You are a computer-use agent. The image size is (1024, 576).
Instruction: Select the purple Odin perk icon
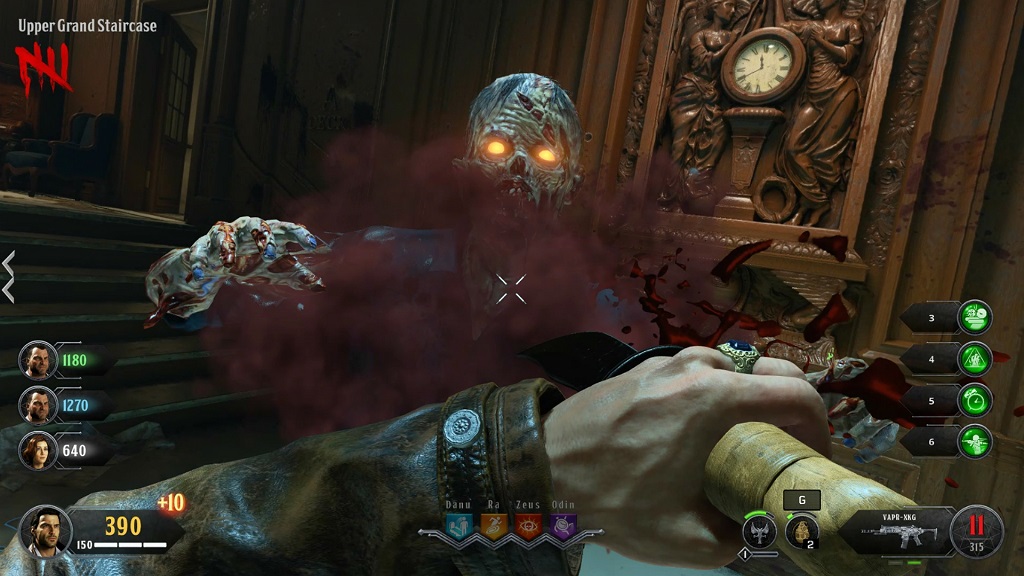pos(563,525)
